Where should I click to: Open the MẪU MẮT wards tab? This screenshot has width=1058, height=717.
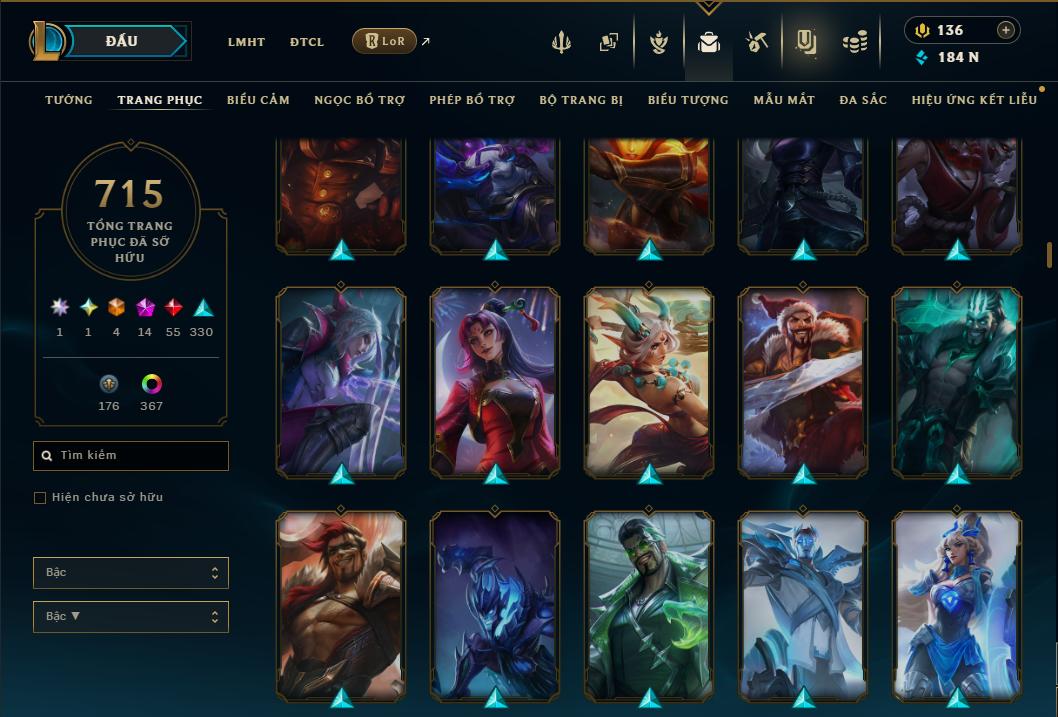tap(784, 100)
